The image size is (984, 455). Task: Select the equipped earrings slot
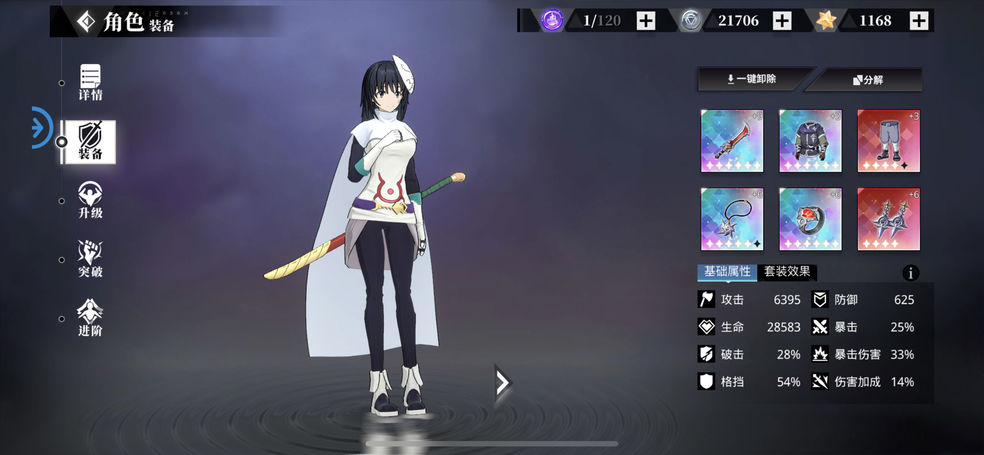888,219
